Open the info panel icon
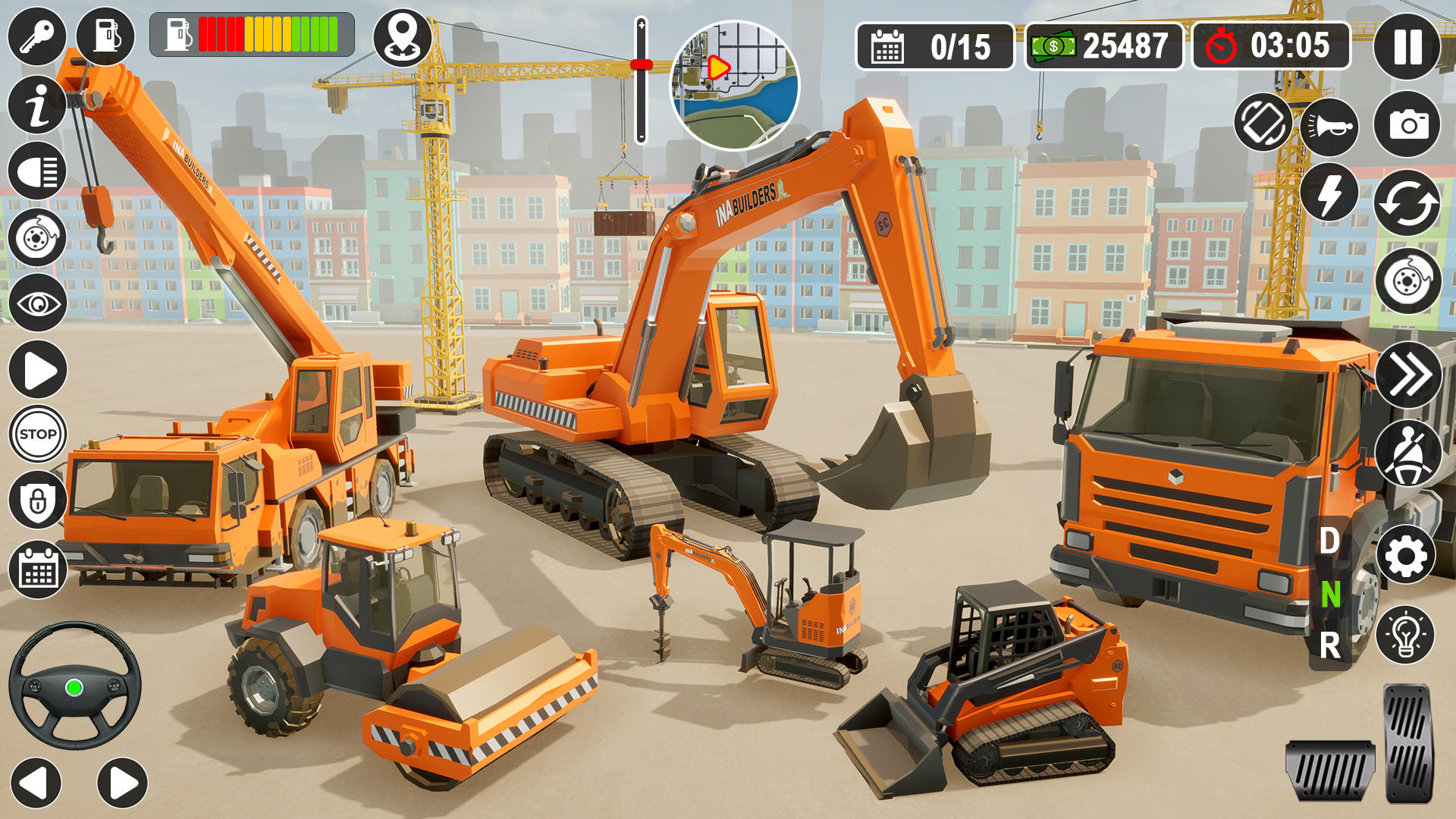 click(x=36, y=102)
